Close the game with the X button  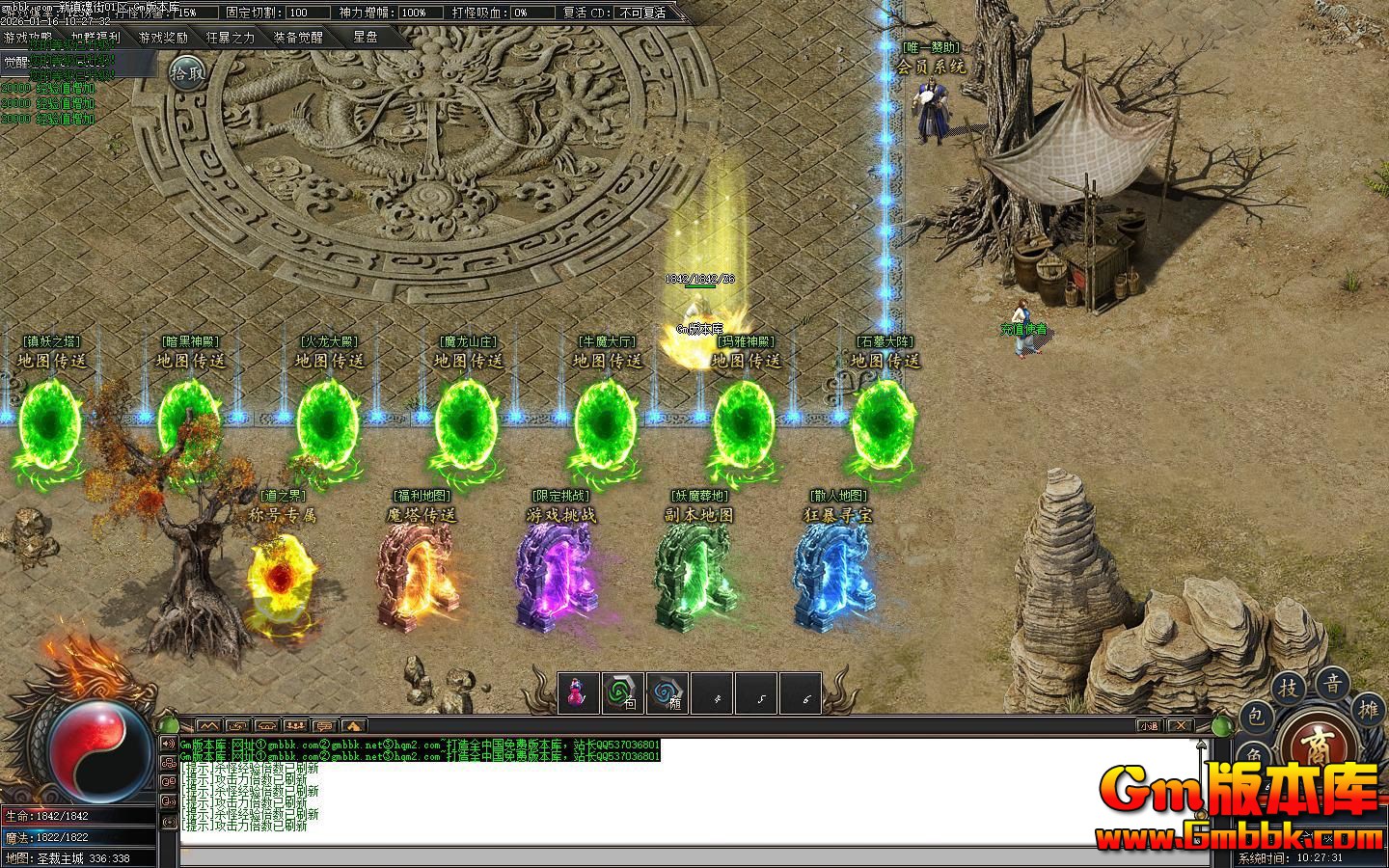pyautogui.click(x=1180, y=726)
